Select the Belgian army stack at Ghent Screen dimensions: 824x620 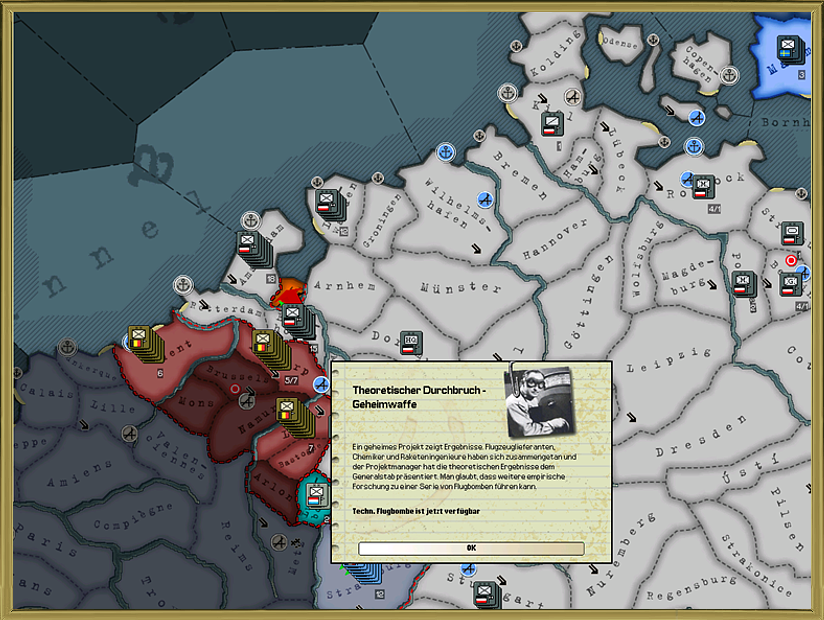coord(139,341)
